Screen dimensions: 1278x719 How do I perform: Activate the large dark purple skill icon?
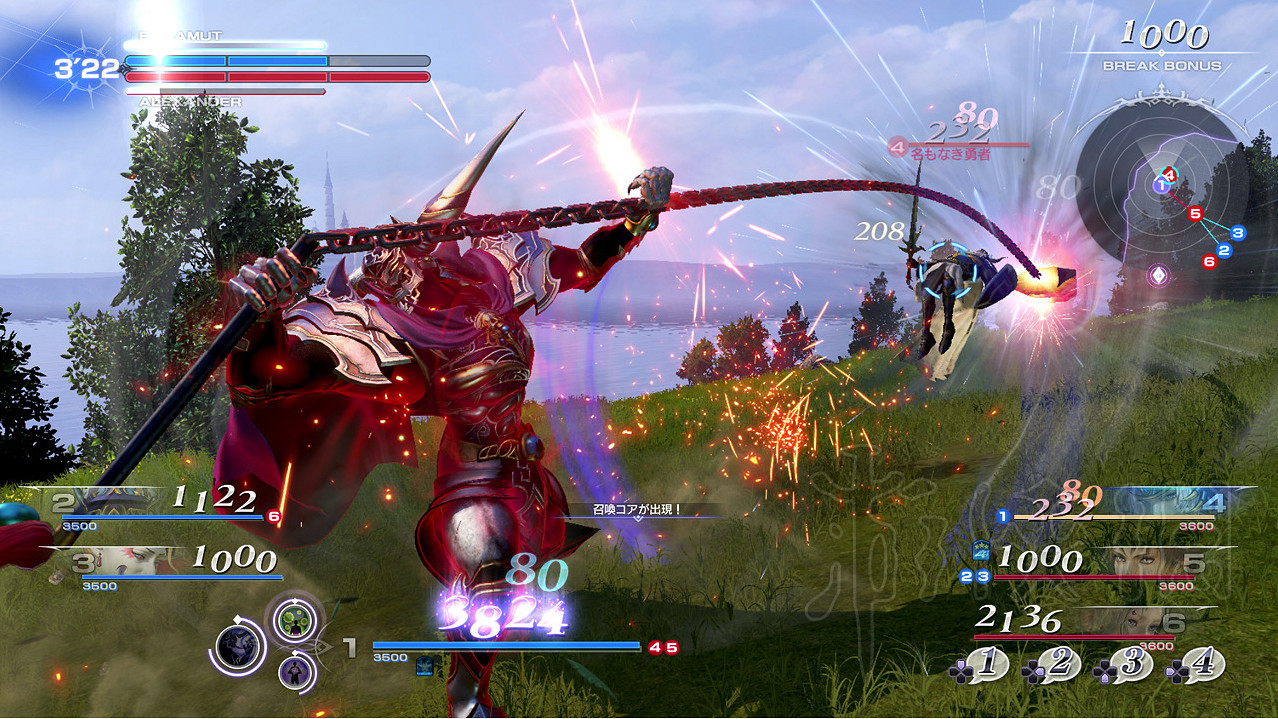pyautogui.click(x=240, y=648)
